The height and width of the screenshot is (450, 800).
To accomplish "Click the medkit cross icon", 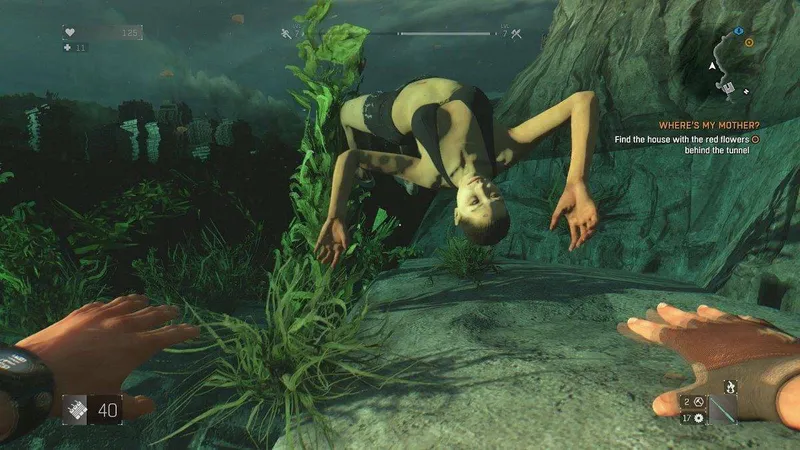I will (x=68, y=47).
